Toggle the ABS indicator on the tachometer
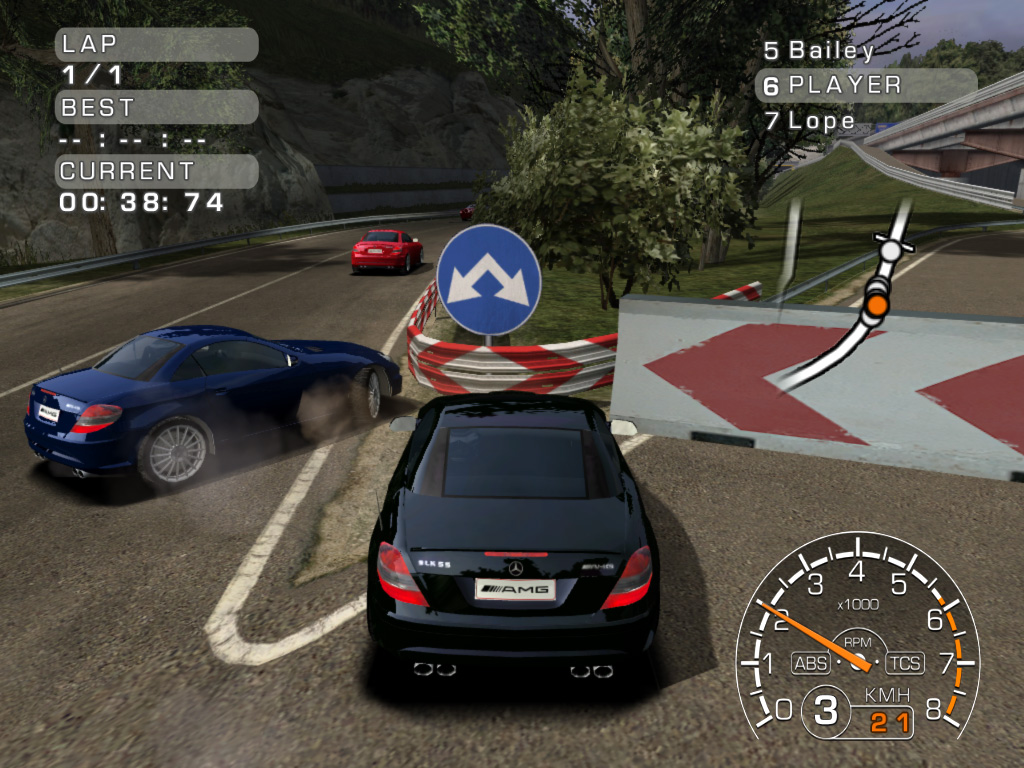 point(810,662)
